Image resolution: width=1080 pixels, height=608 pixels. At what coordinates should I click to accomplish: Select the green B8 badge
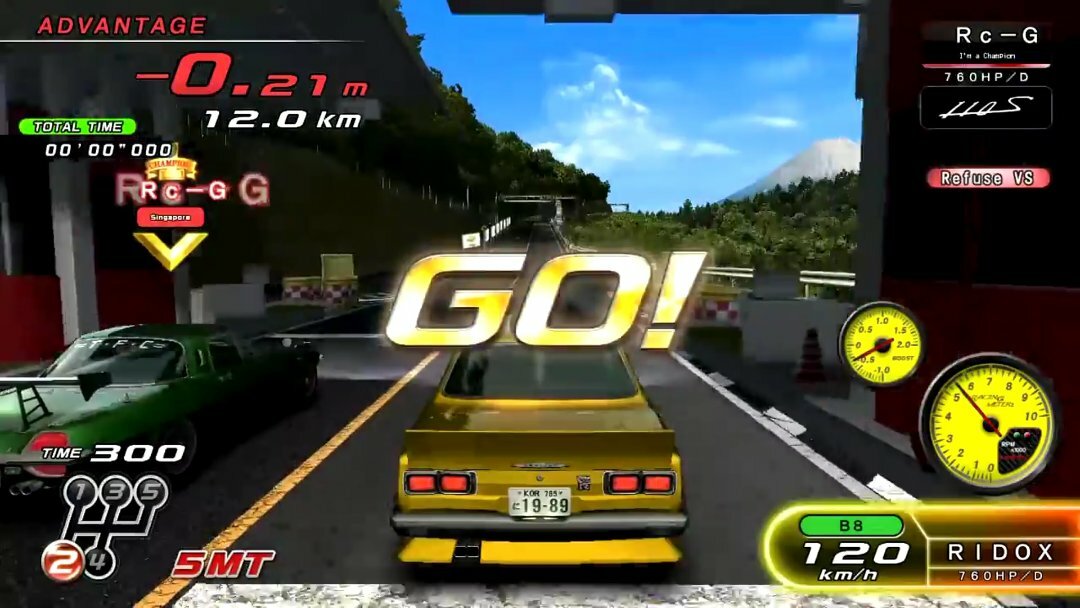pyautogui.click(x=851, y=525)
